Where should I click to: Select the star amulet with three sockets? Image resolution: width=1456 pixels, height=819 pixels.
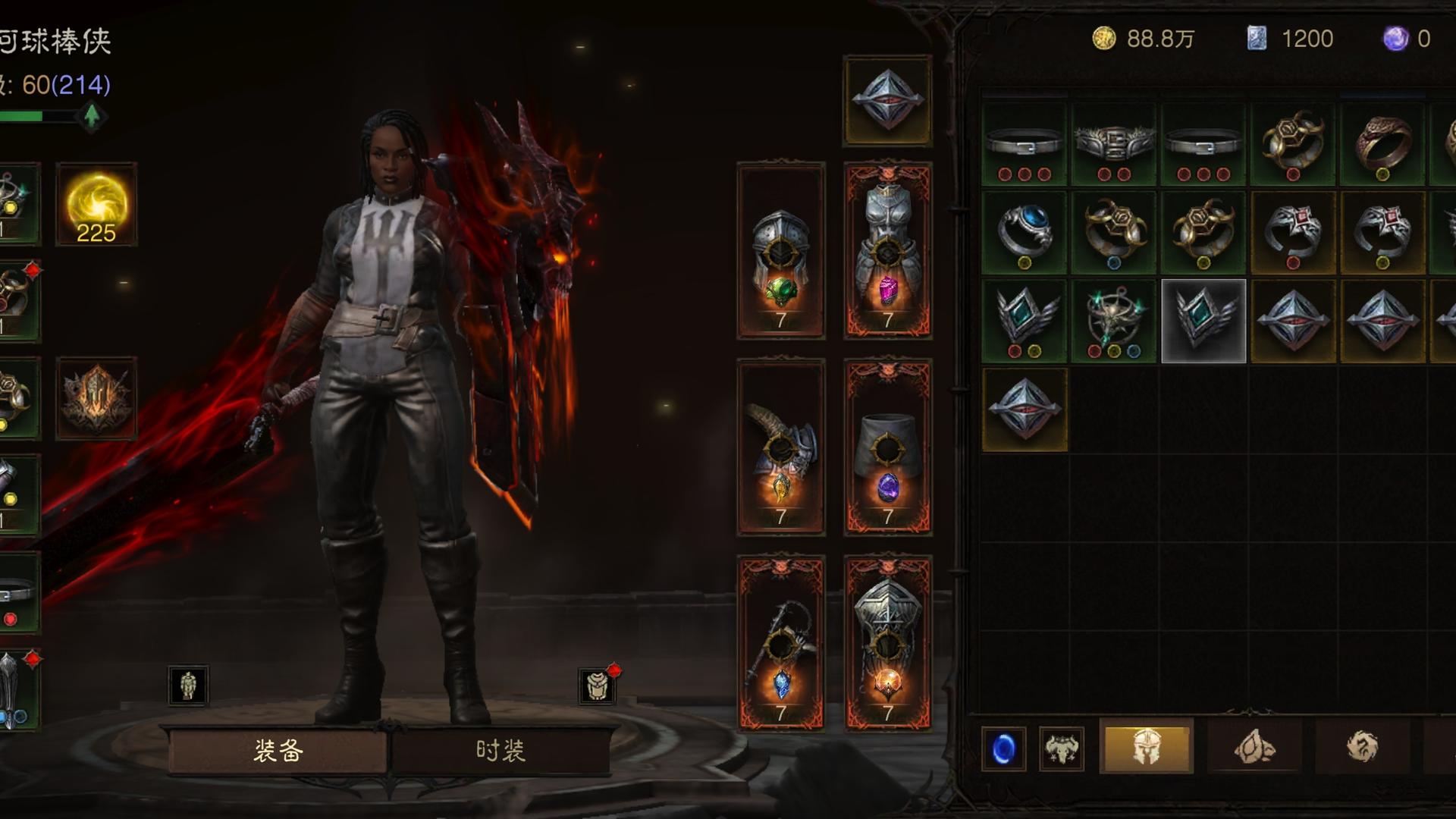coord(1113,321)
